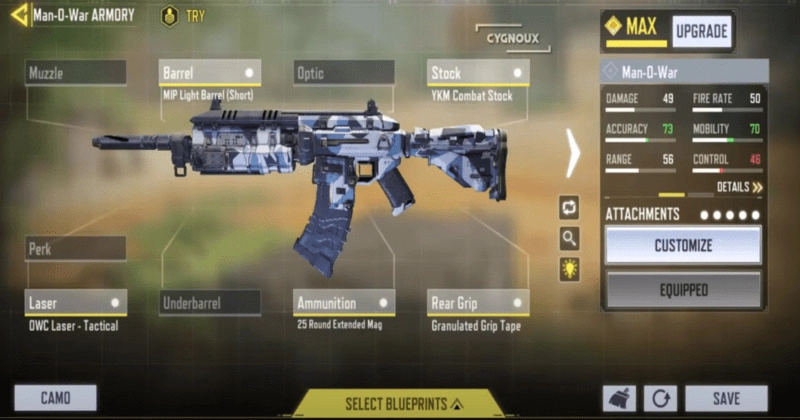Select the Barrel attachment slot
Image resolution: width=800 pixels, height=420 pixels.
tap(210, 73)
